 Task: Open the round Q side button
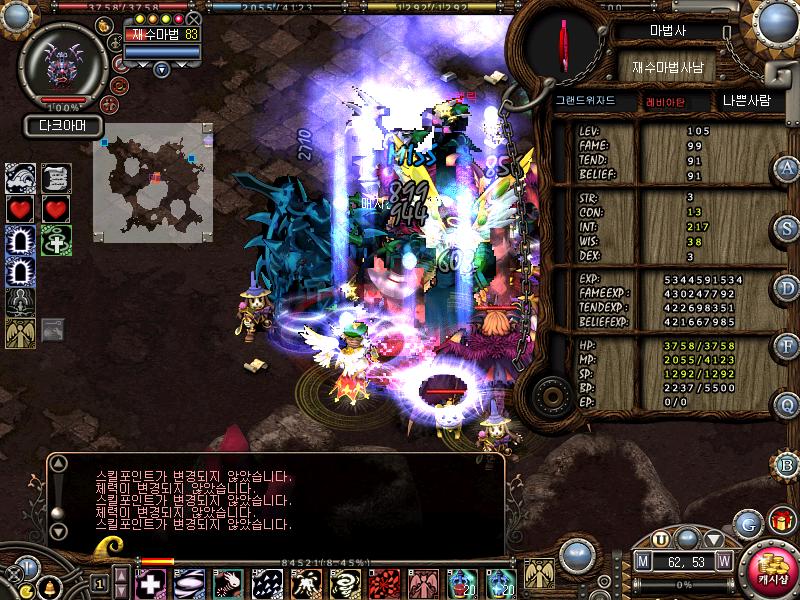click(787, 405)
